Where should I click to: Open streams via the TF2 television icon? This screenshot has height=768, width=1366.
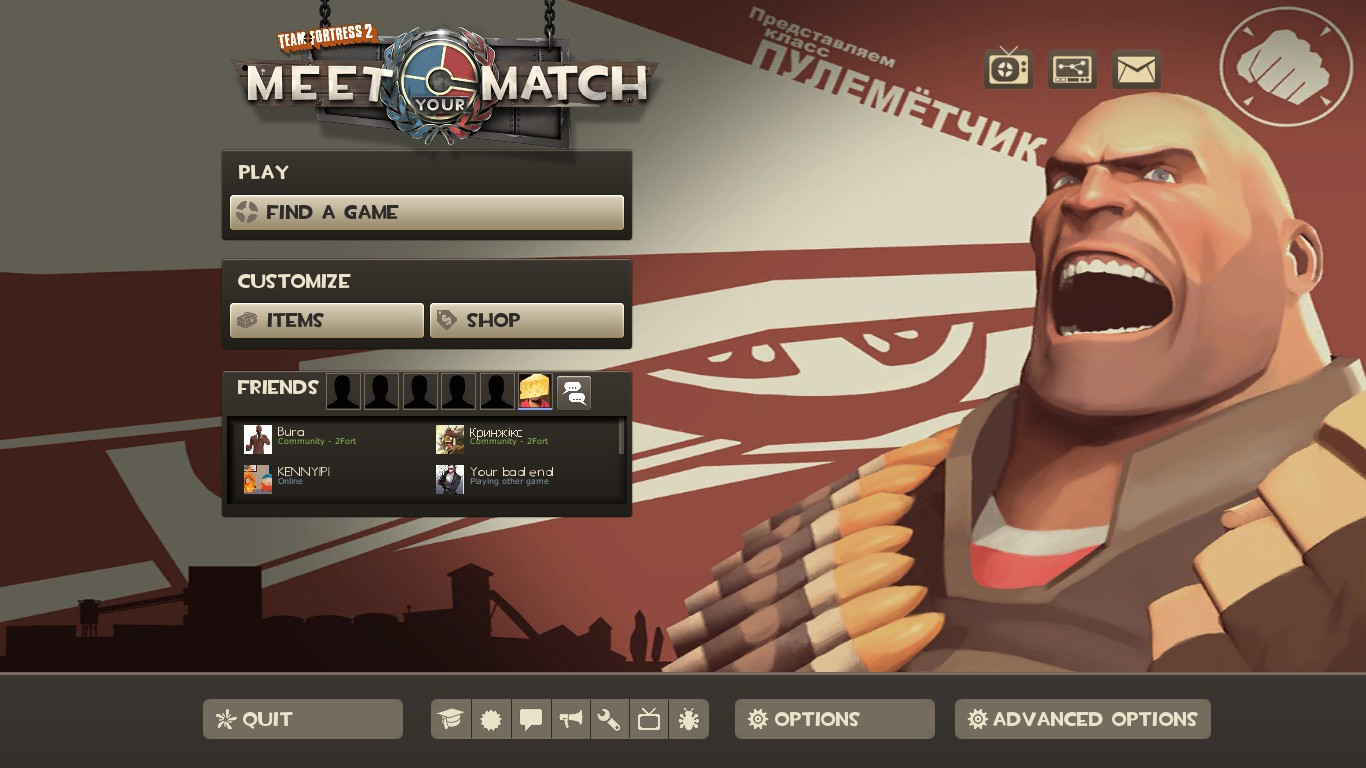(x=1007, y=69)
